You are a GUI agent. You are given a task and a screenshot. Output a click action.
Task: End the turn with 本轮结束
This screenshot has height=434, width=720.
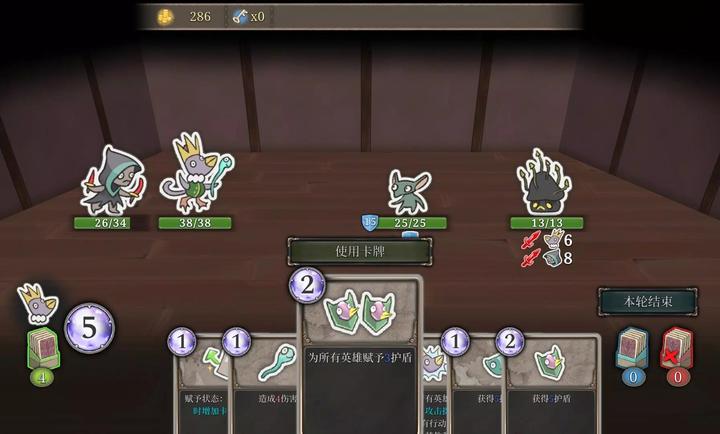(647, 301)
